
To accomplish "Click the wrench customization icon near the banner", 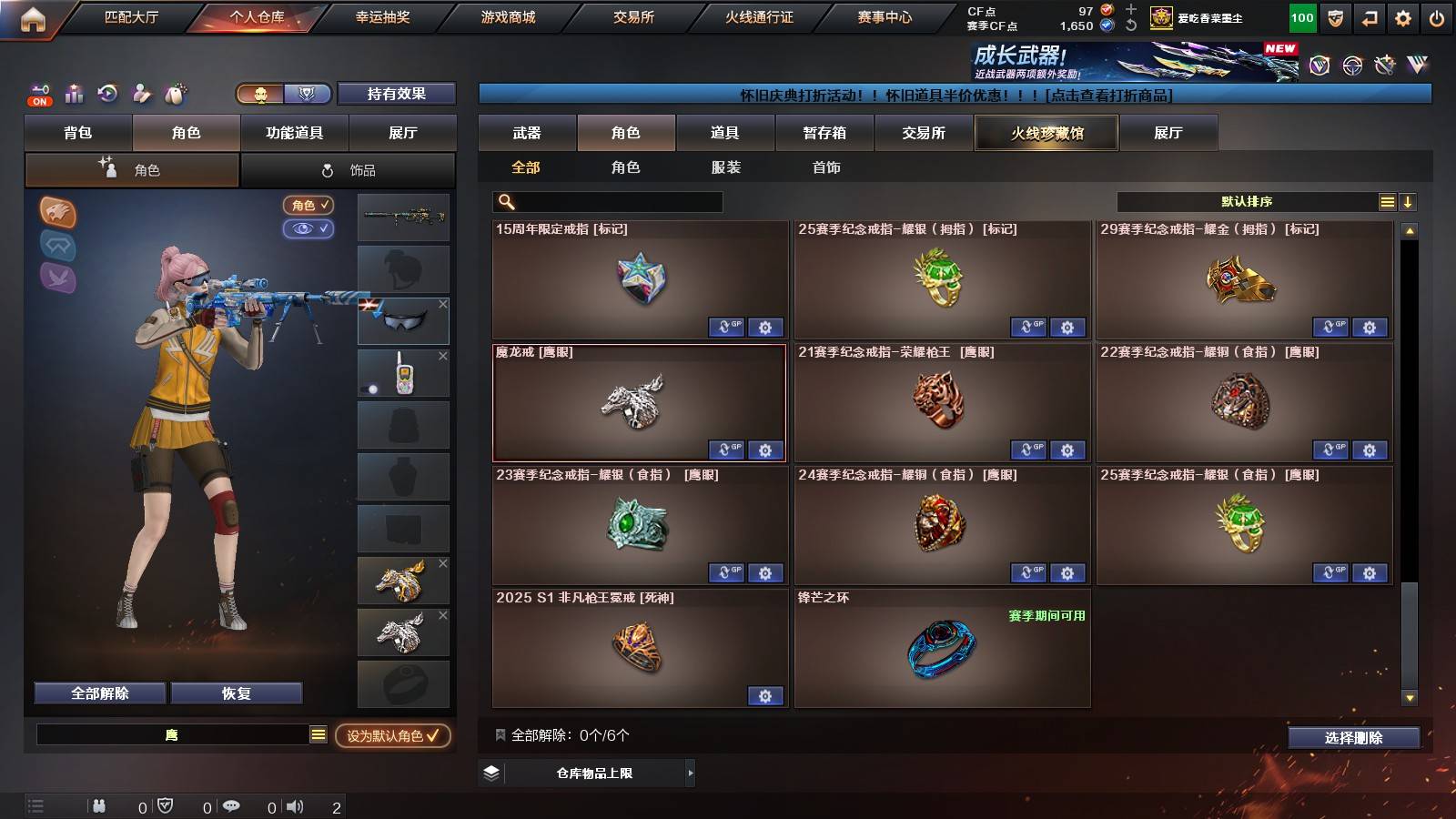I will click(1386, 66).
